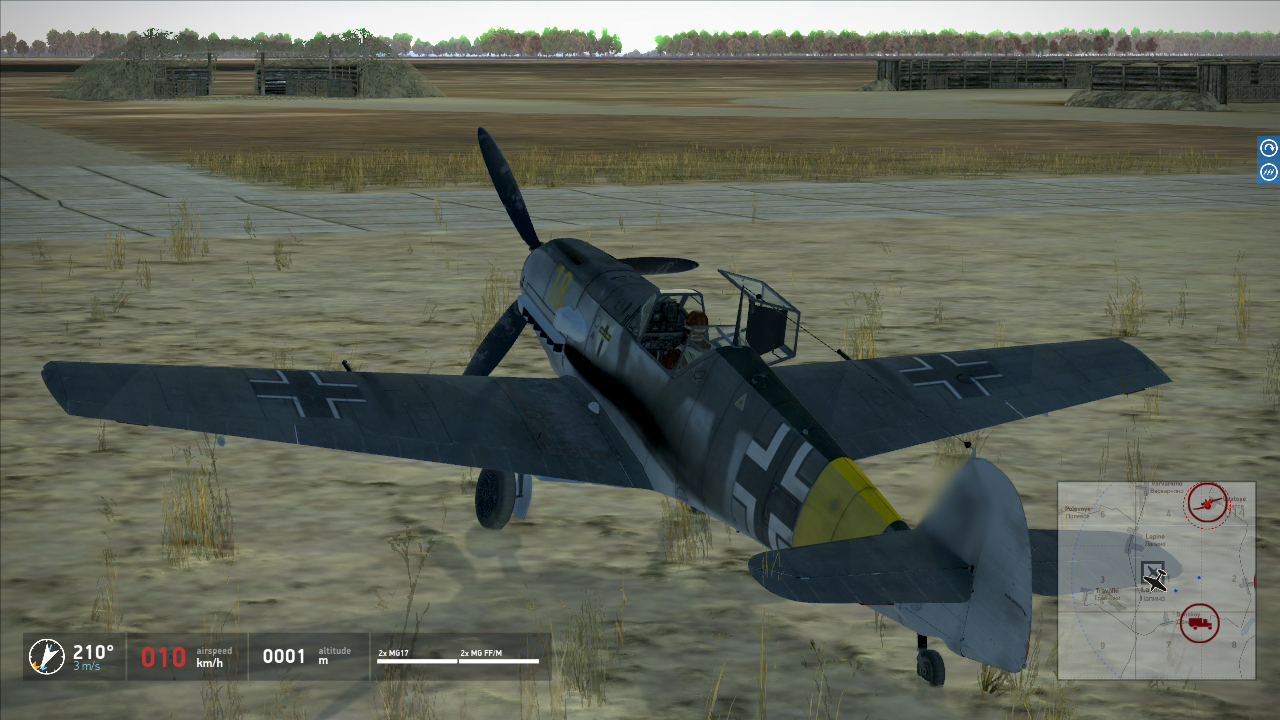Screen dimensions: 1280x720
Task: Click the compass heading dial in the HUD
Action: click(x=46, y=656)
